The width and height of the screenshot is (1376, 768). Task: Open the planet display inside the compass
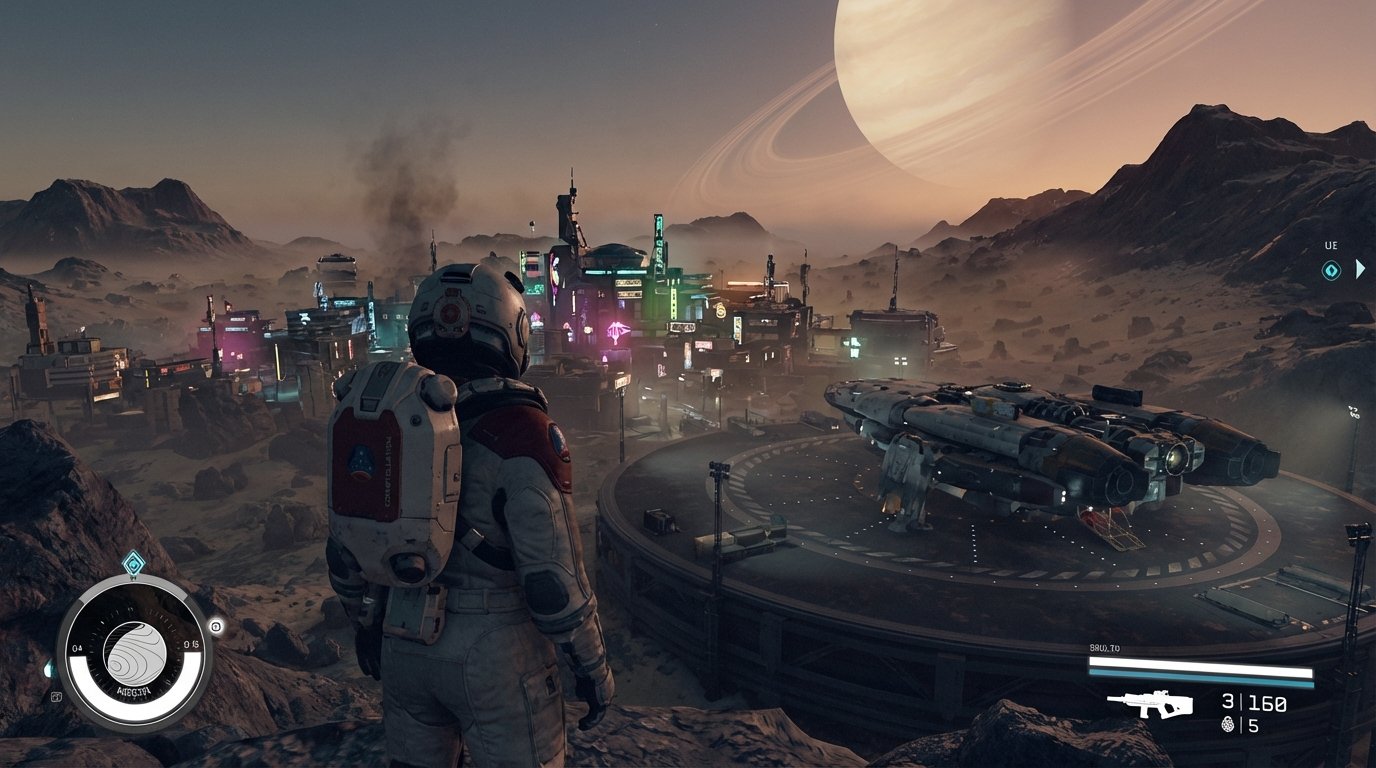tap(134, 651)
